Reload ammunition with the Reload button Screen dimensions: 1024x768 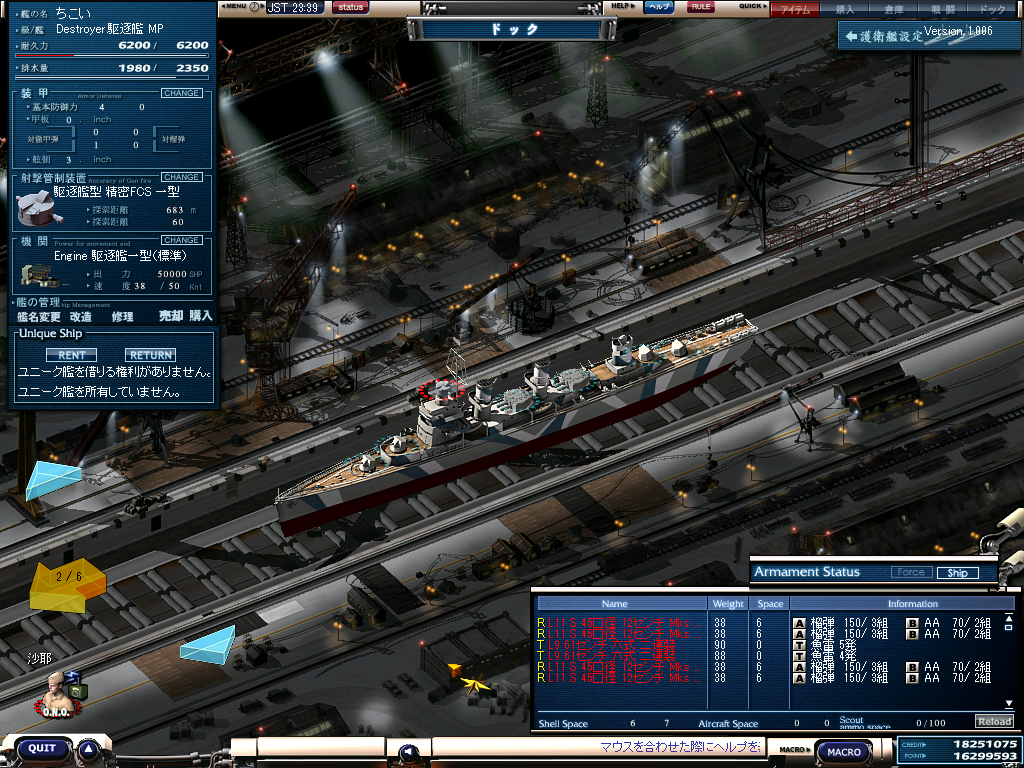[x=993, y=722]
